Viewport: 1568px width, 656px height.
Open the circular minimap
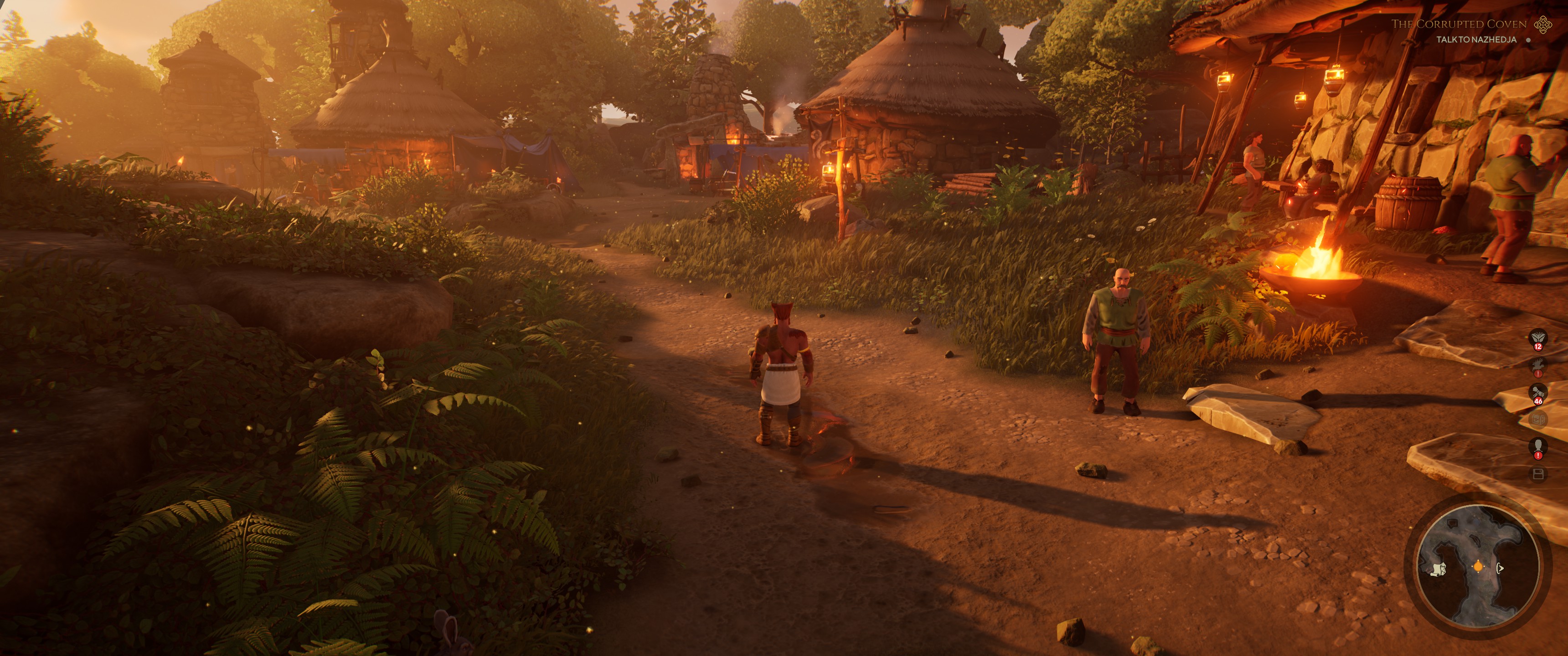pos(1477,566)
